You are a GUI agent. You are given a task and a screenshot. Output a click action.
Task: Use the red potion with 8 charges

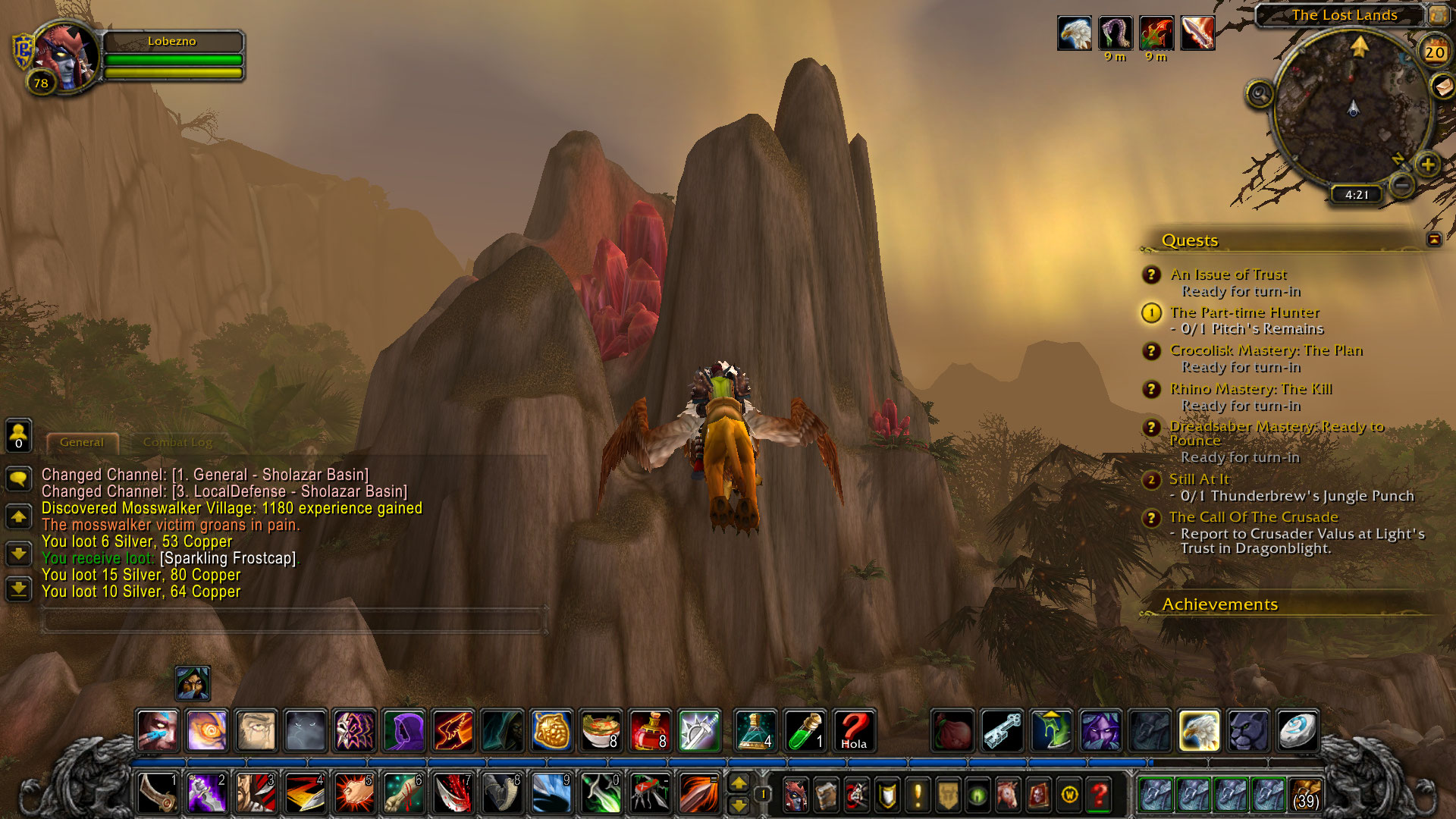(650, 731)
